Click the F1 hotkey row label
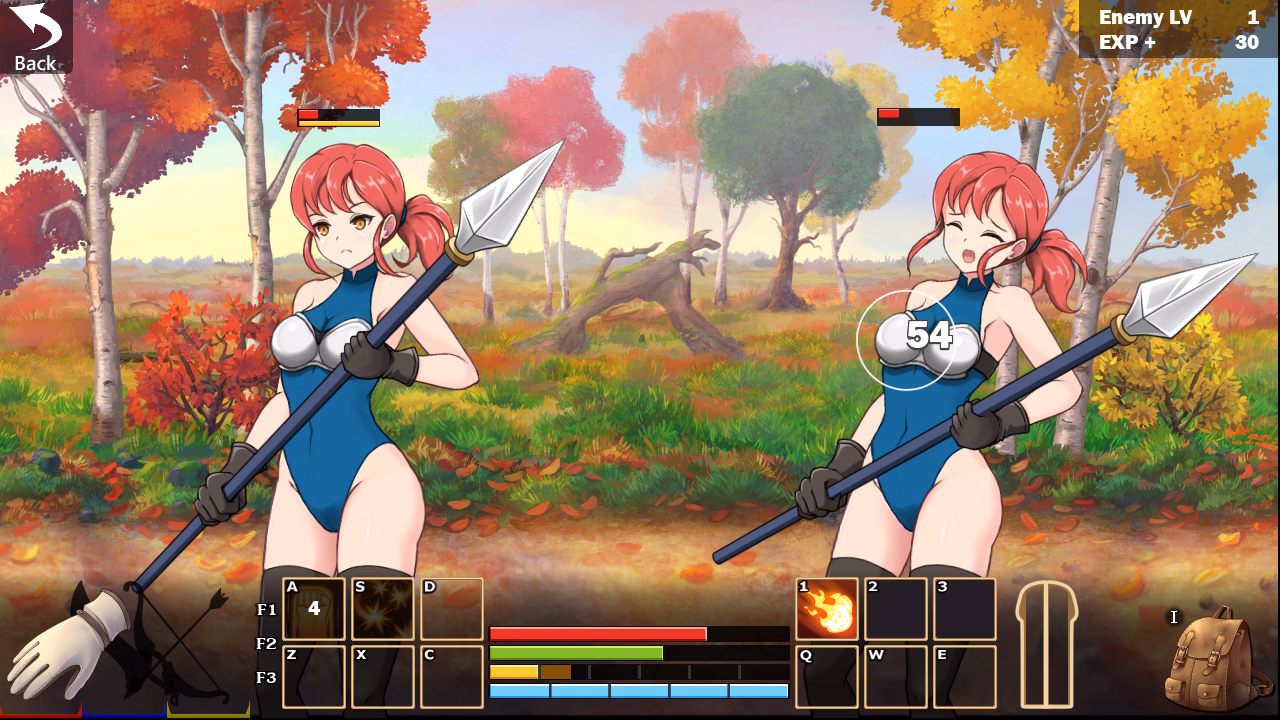This screenshot has height=720, width=1280. (x=268, y=607)
